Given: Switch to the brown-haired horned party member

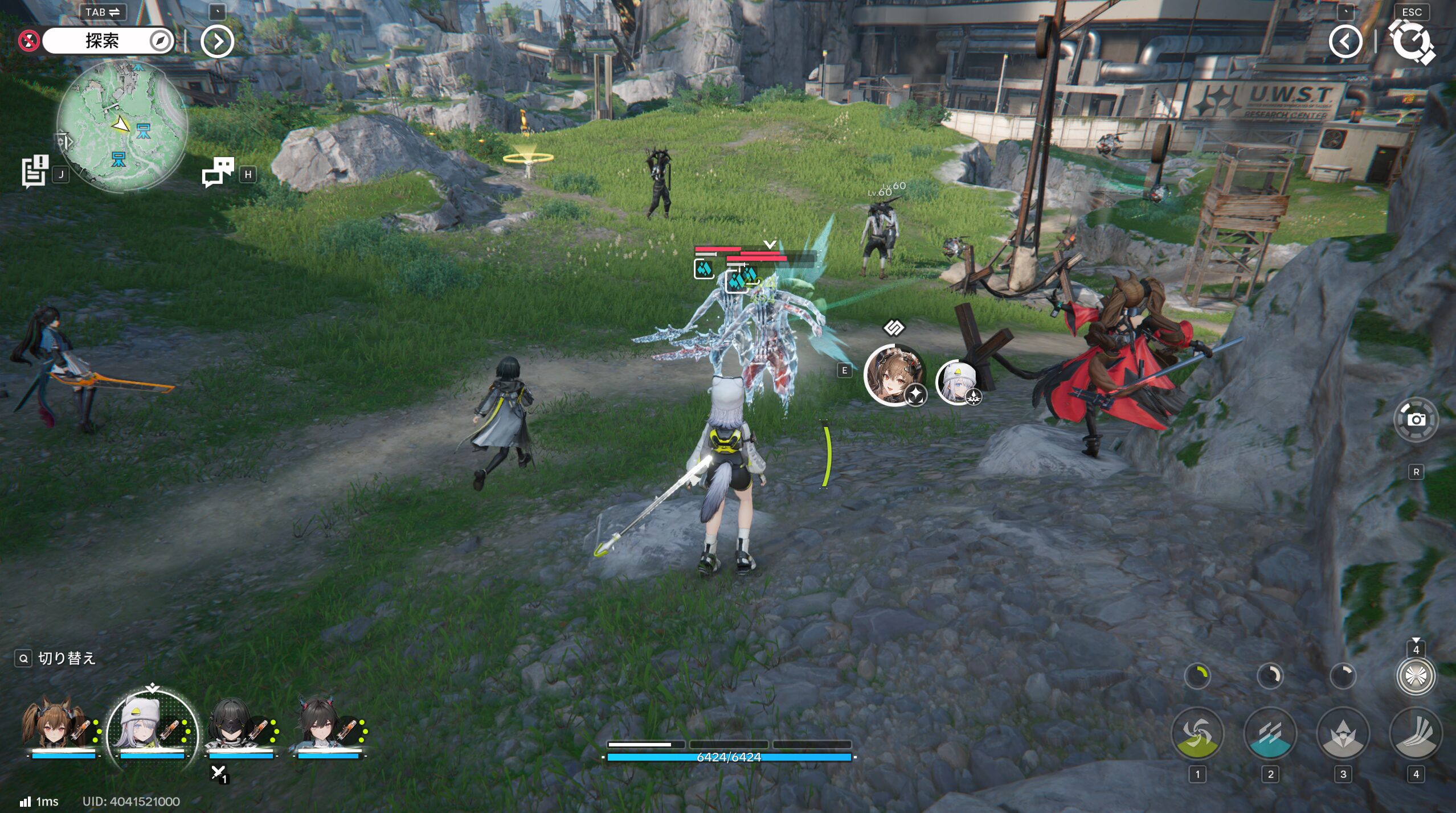Looking at the screenshot, I should coord(54,726).
